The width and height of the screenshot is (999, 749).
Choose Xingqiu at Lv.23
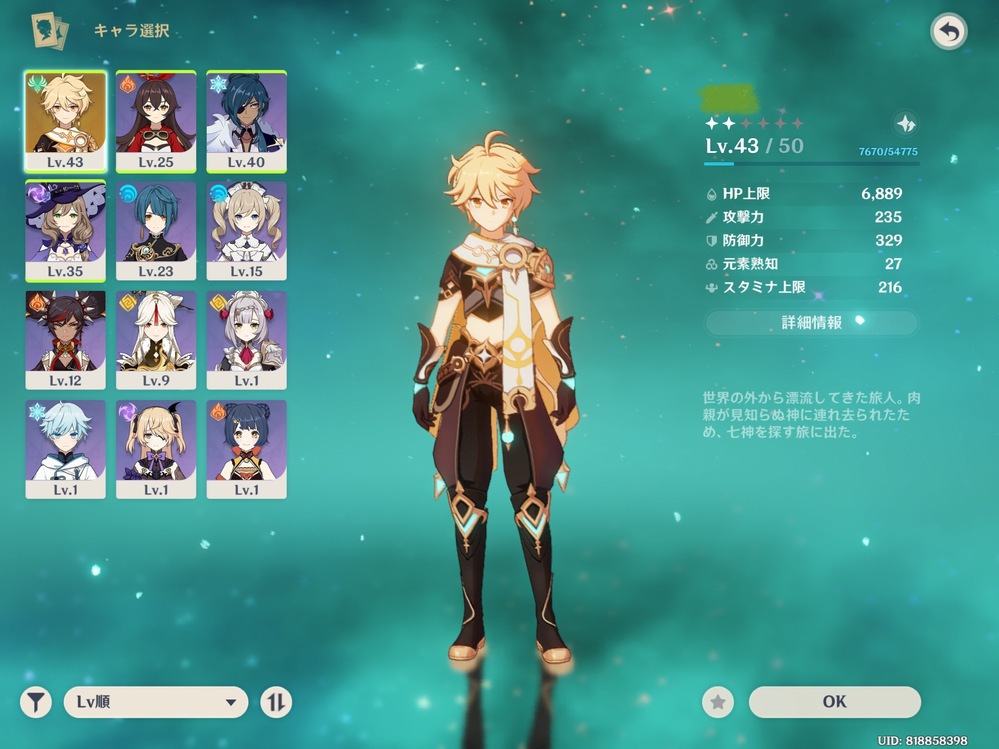156,230
